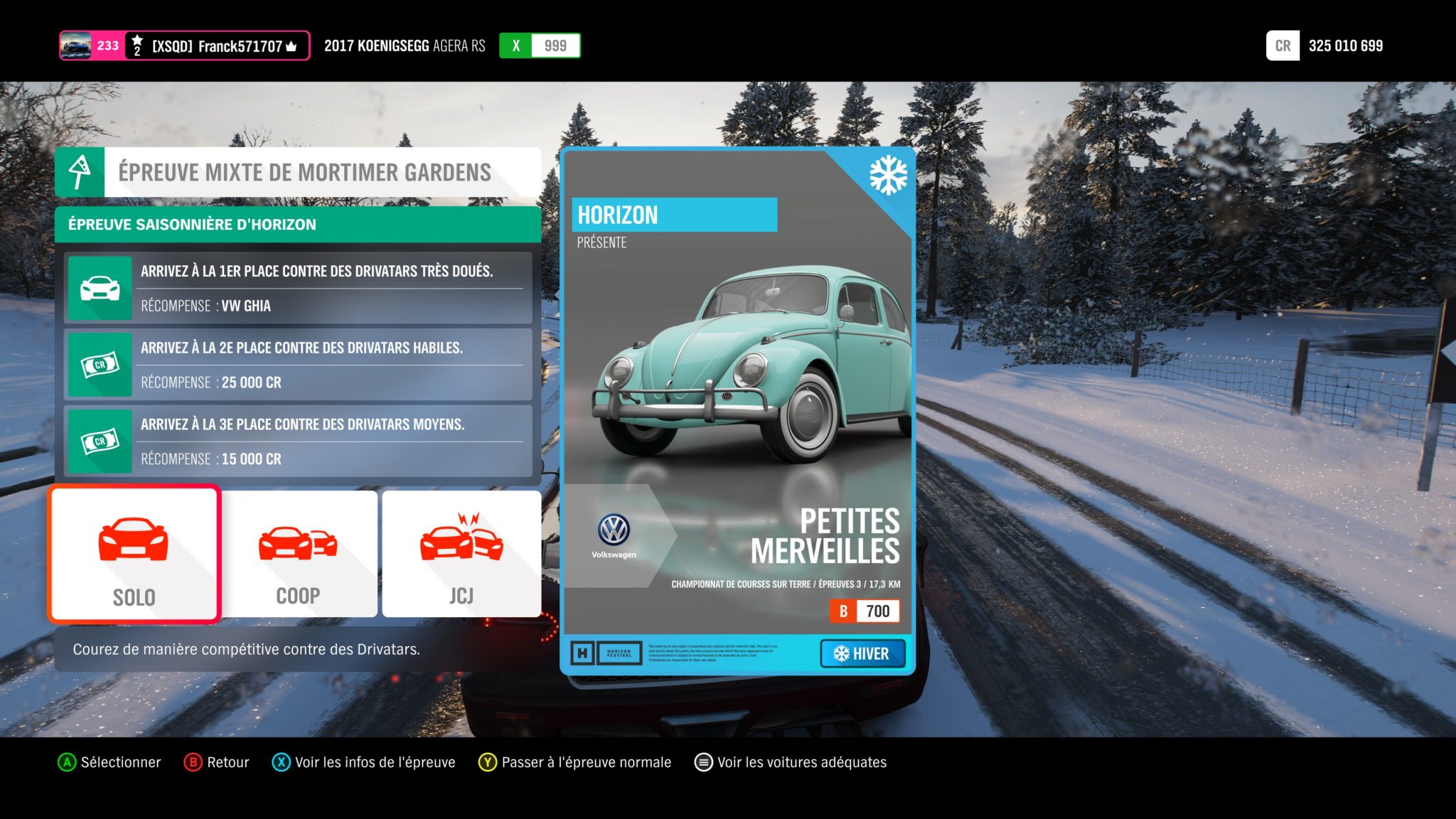Pick the JCJ versus mode tile
The image size is (1456, 819).
point(461,555)
